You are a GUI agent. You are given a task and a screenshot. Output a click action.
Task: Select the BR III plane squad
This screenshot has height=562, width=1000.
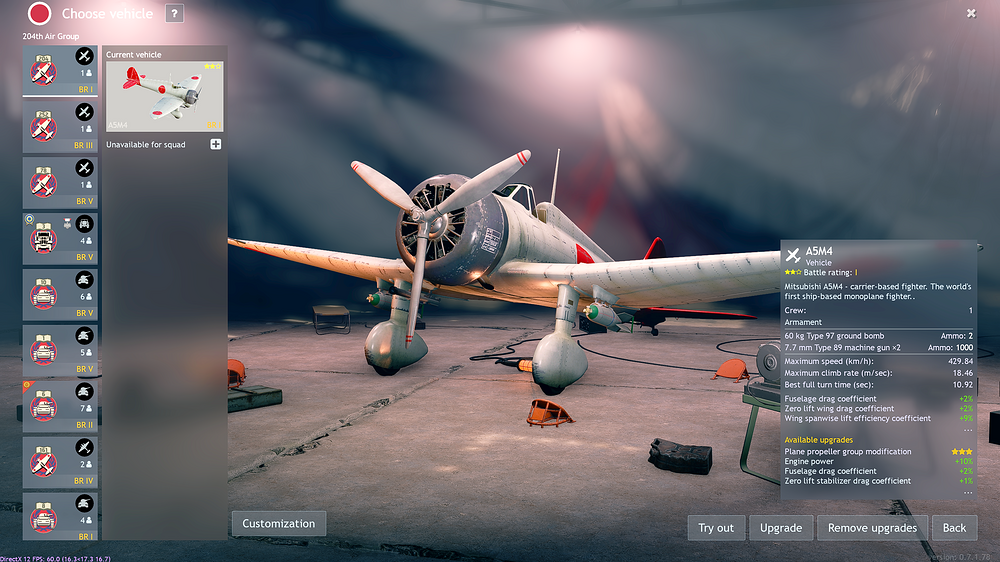(x=60, y=126)
